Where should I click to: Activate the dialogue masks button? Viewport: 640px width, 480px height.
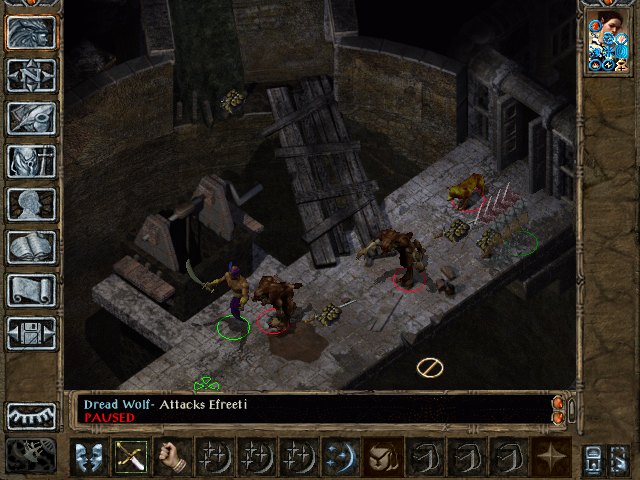point(89,456)
